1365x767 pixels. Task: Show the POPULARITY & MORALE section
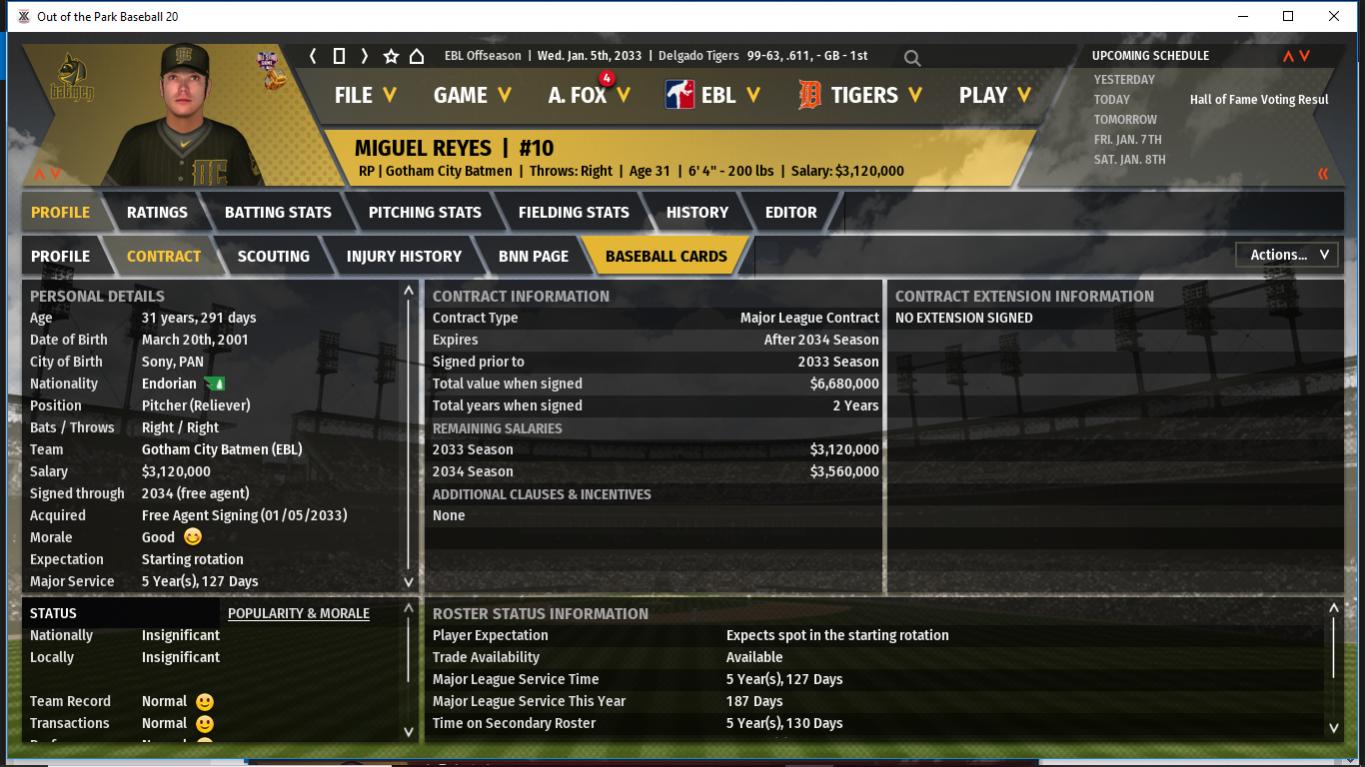point(298,613)
